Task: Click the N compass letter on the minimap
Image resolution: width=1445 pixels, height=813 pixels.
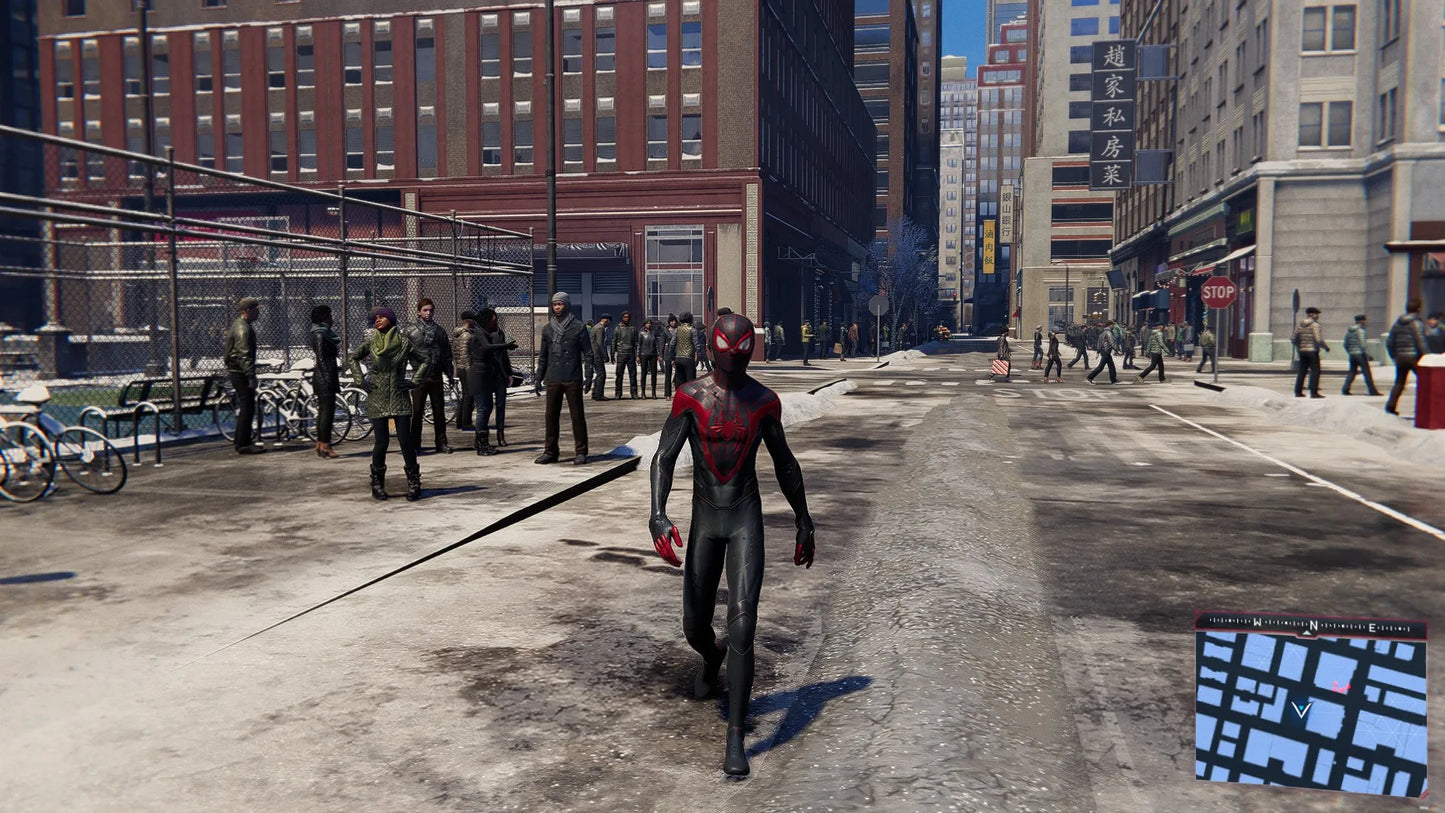Action: [1312, 624]
